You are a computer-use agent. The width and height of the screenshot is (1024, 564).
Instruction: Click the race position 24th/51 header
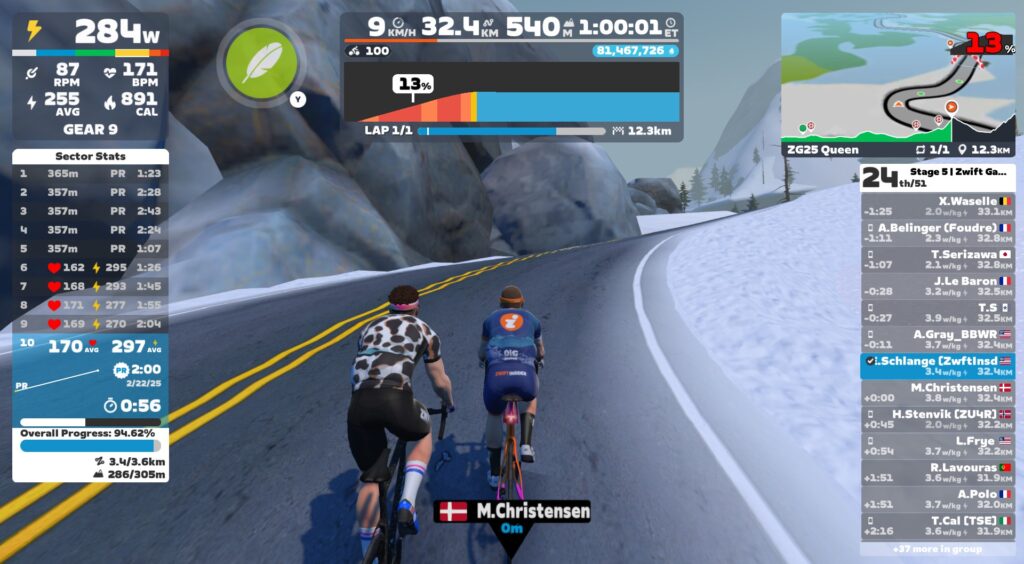coord(937,177)
